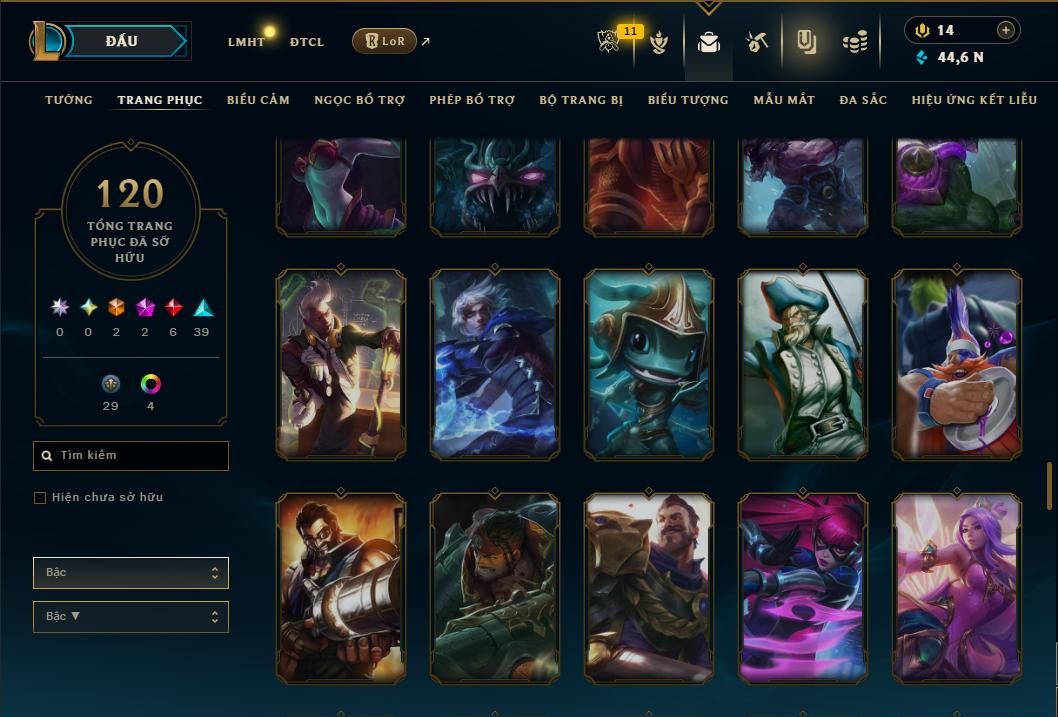This screenshot has width=1058, height=717.
Task: Open the loot hammer icon
Action: [x=756, y=42]
